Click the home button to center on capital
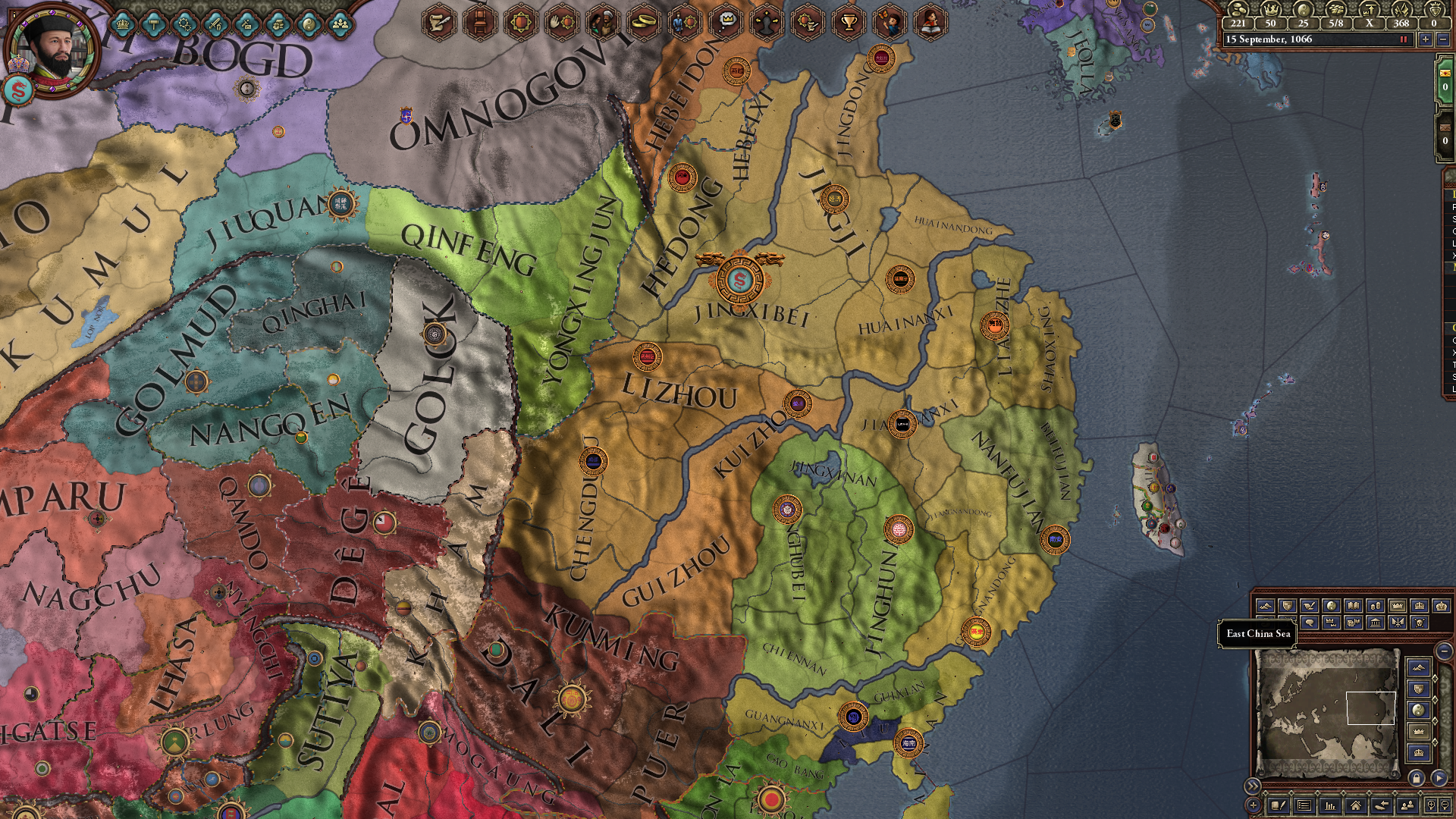The image size is (1456, 819). point(1355,806)
